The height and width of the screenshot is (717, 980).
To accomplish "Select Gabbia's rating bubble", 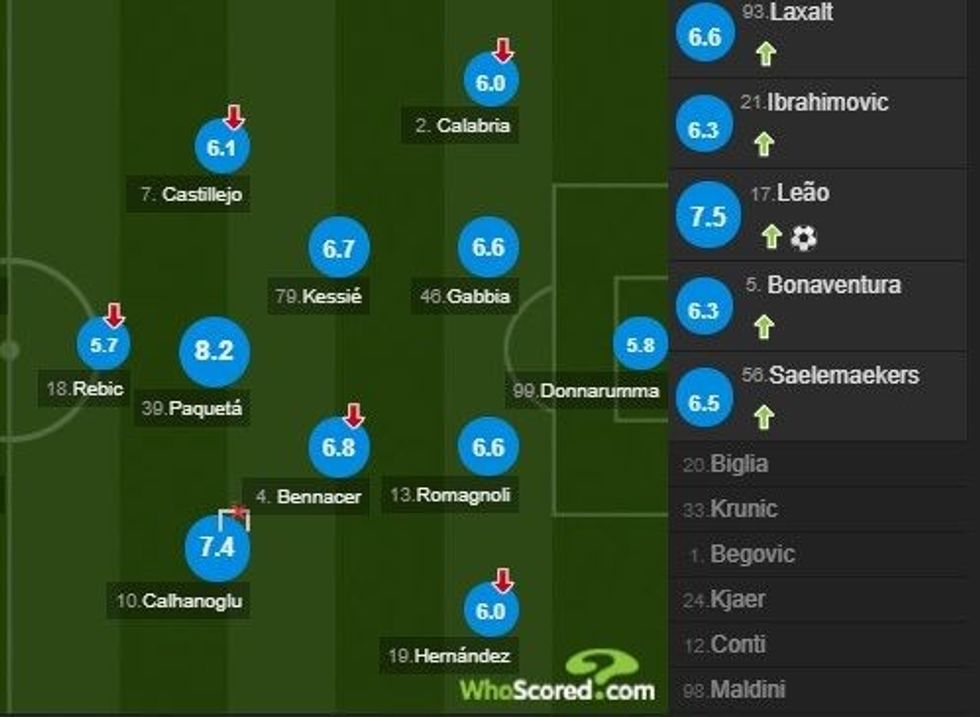I will point(488,248).
